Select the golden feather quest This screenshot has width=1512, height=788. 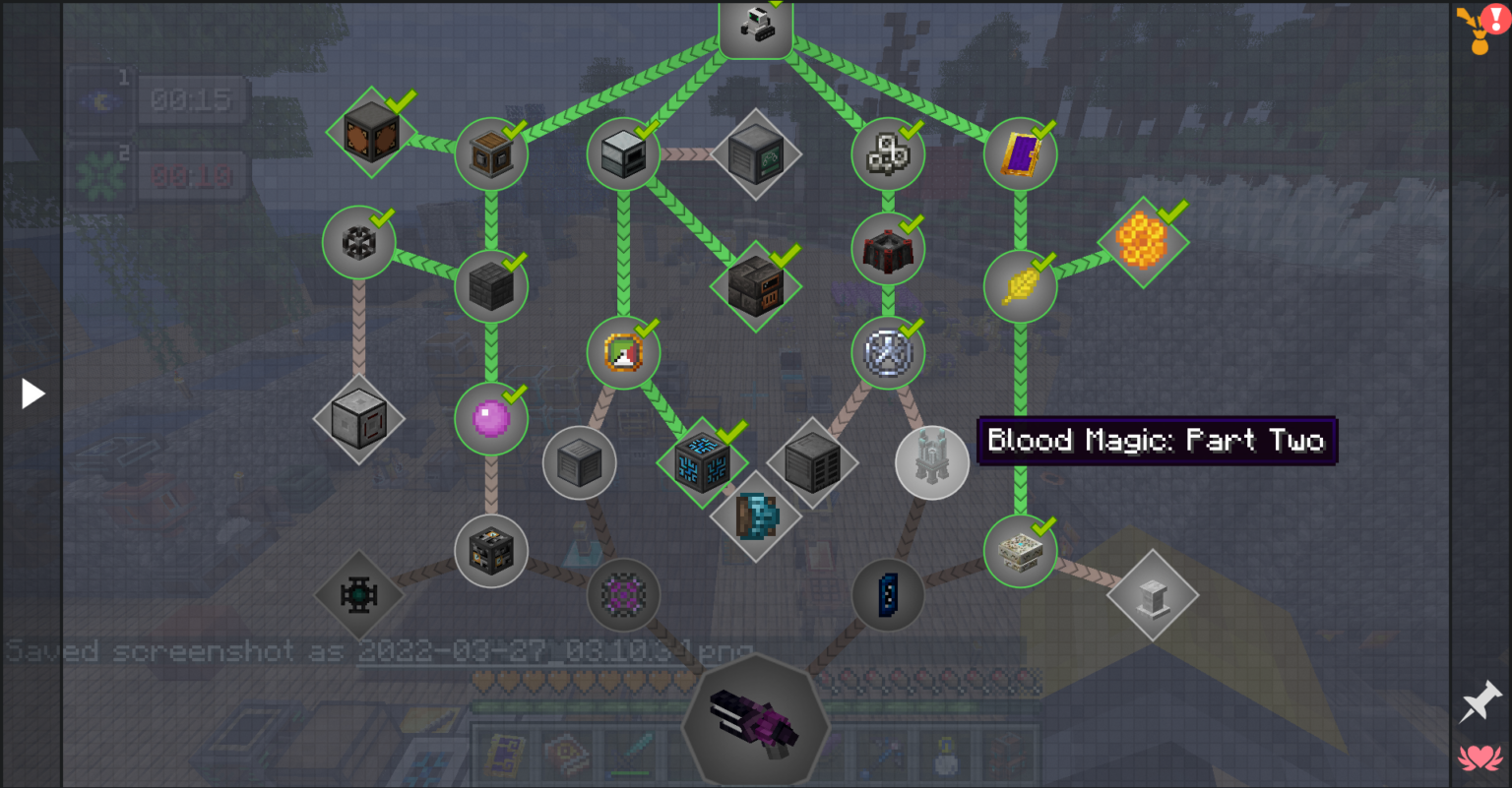click(1020, 285)
